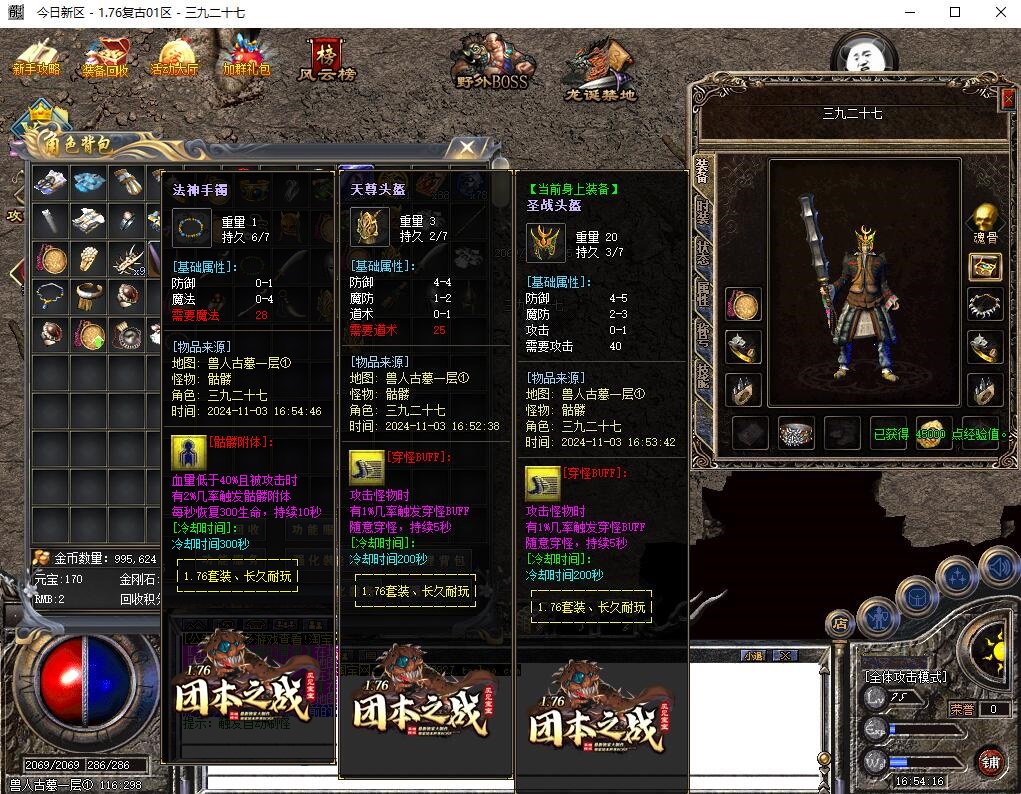Open the red 铺 stall button

tap(990, 763)
